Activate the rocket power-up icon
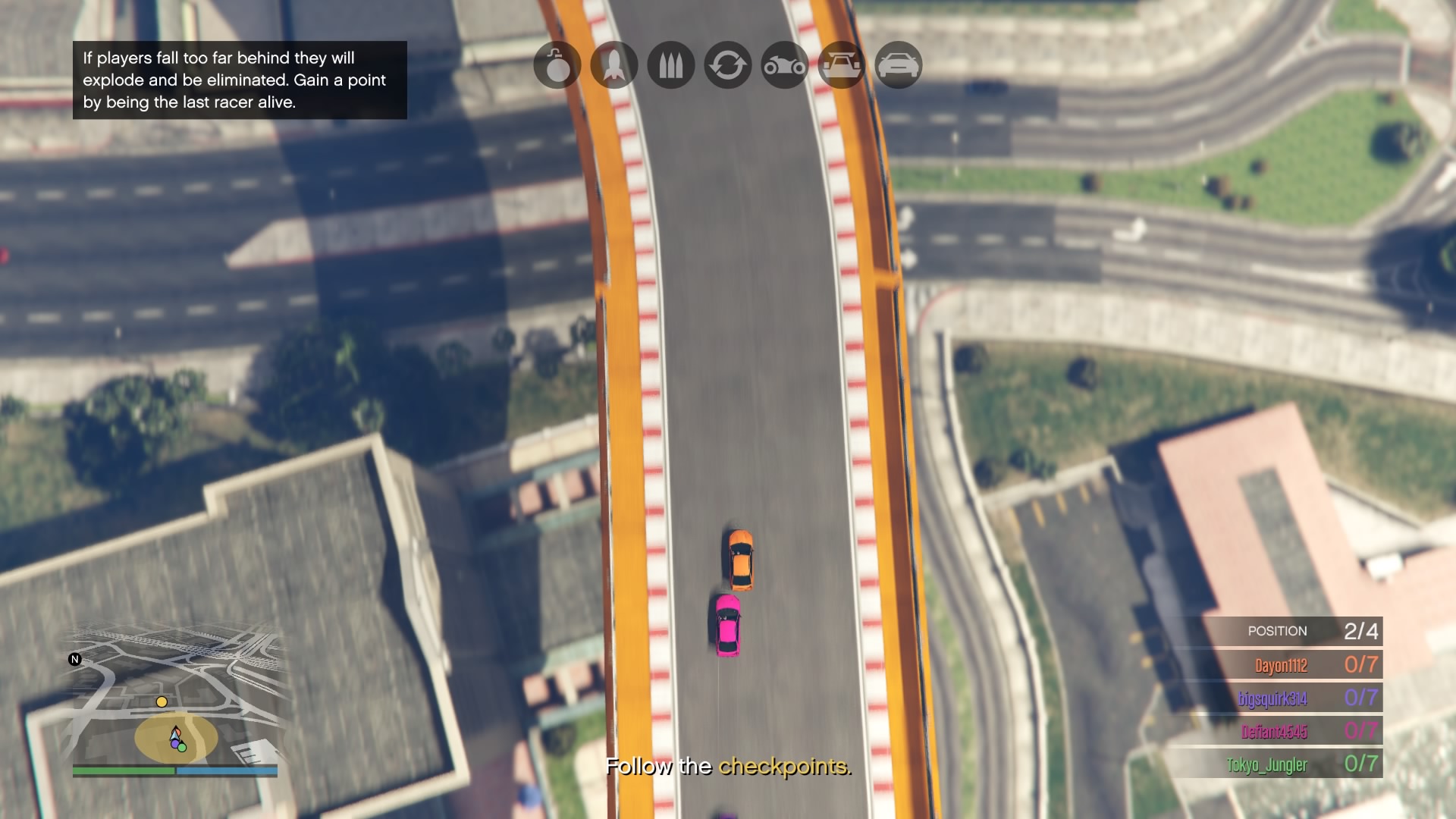1456x819 pixels. tap(614, 65)
